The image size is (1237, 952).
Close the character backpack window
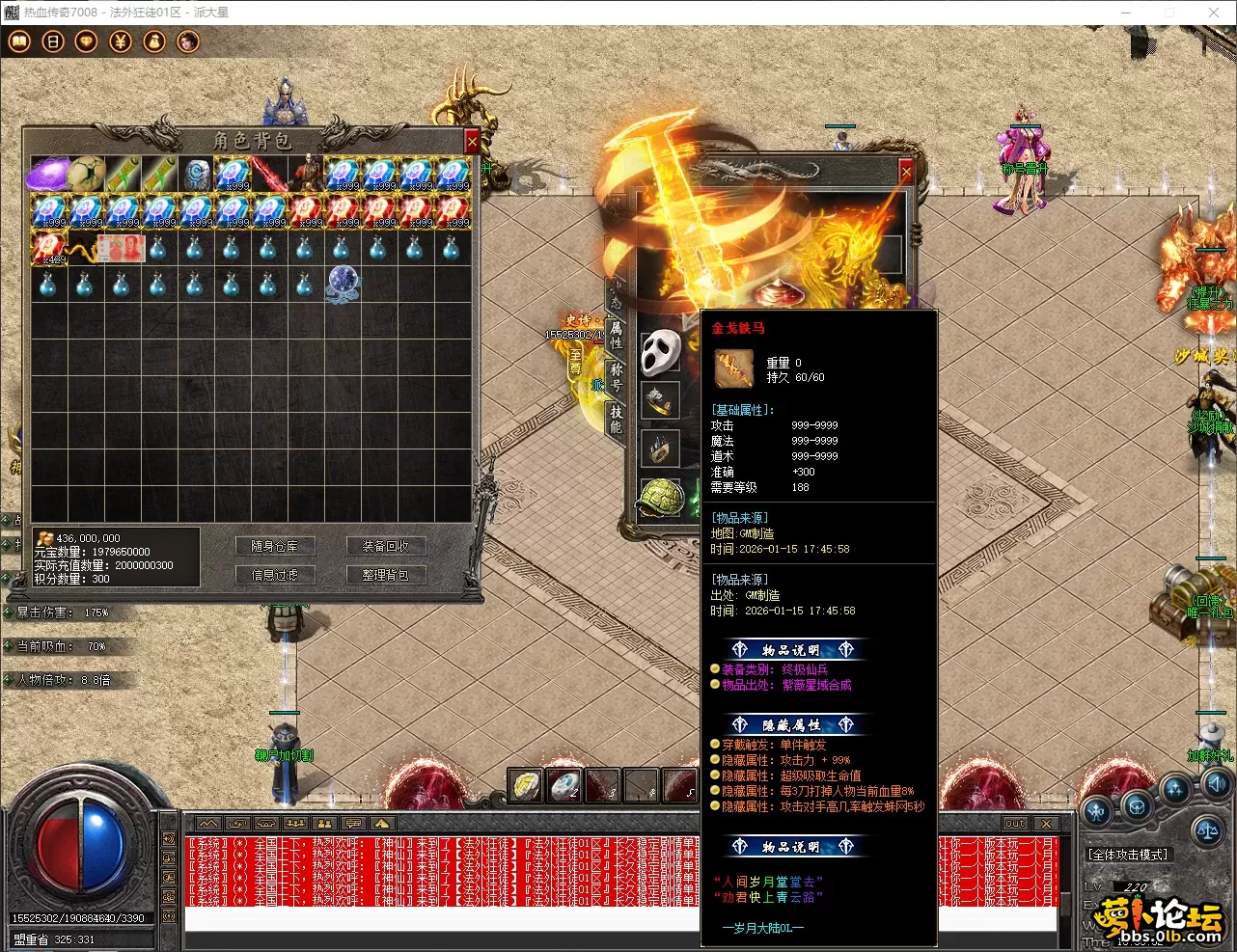click(x=472, y=142)
